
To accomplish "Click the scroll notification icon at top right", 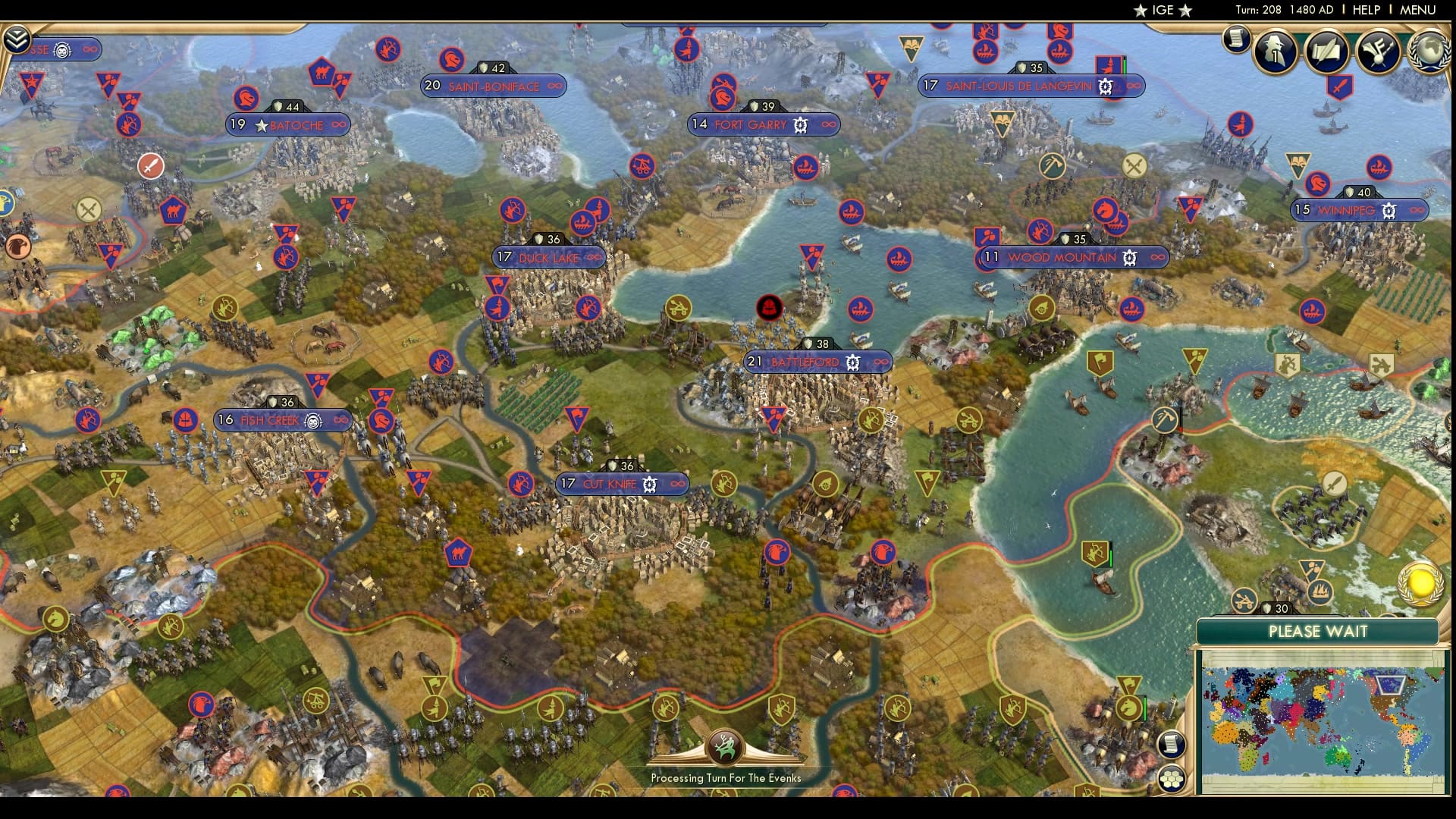I will click(x=1236, y=39).
